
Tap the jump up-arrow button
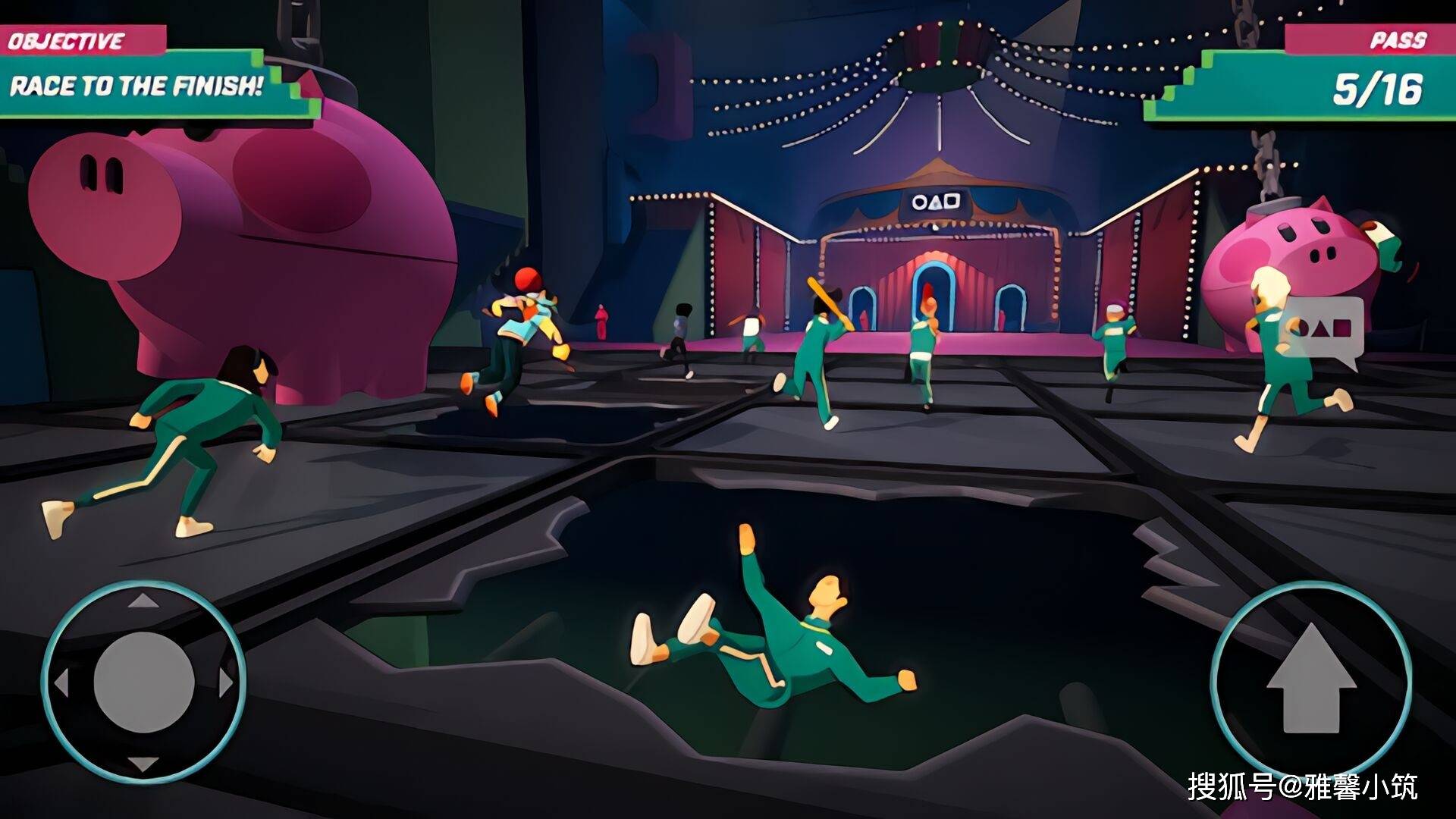point(1310,680)
